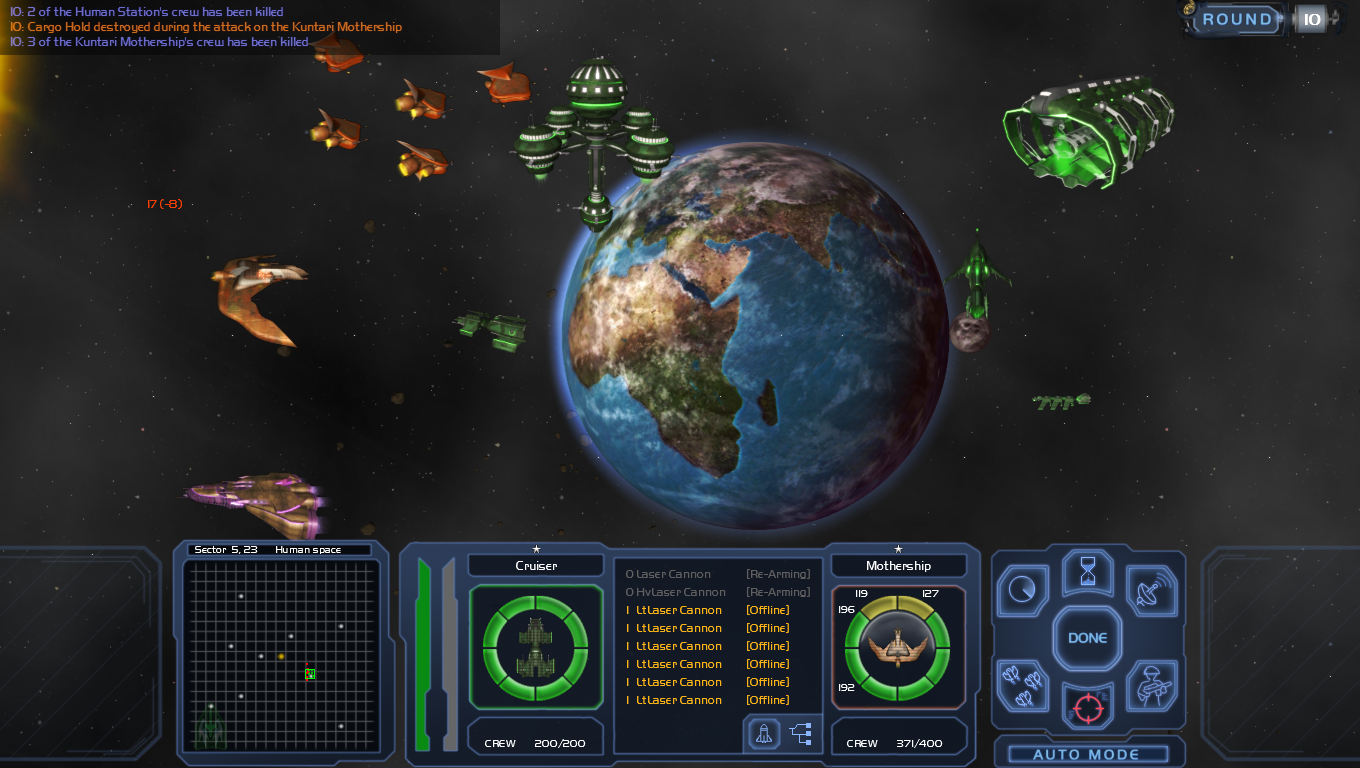Click the circular dial icon
The width and height of the screenshot is (1360, 768).
[x=1023, y=590]
